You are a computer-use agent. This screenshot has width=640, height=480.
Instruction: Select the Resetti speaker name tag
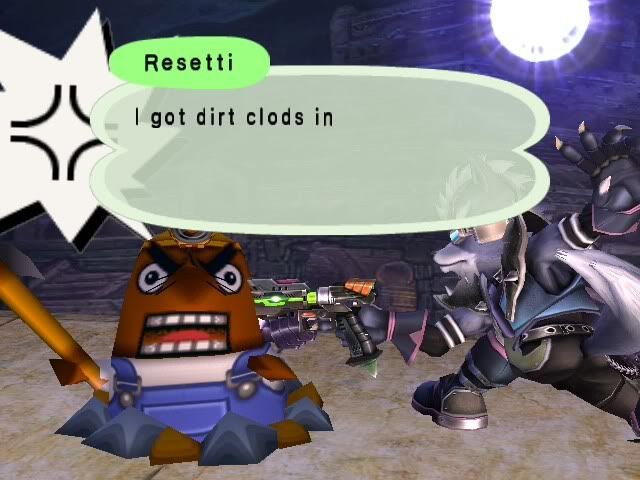pyautogui.click(x=189, y=63)
